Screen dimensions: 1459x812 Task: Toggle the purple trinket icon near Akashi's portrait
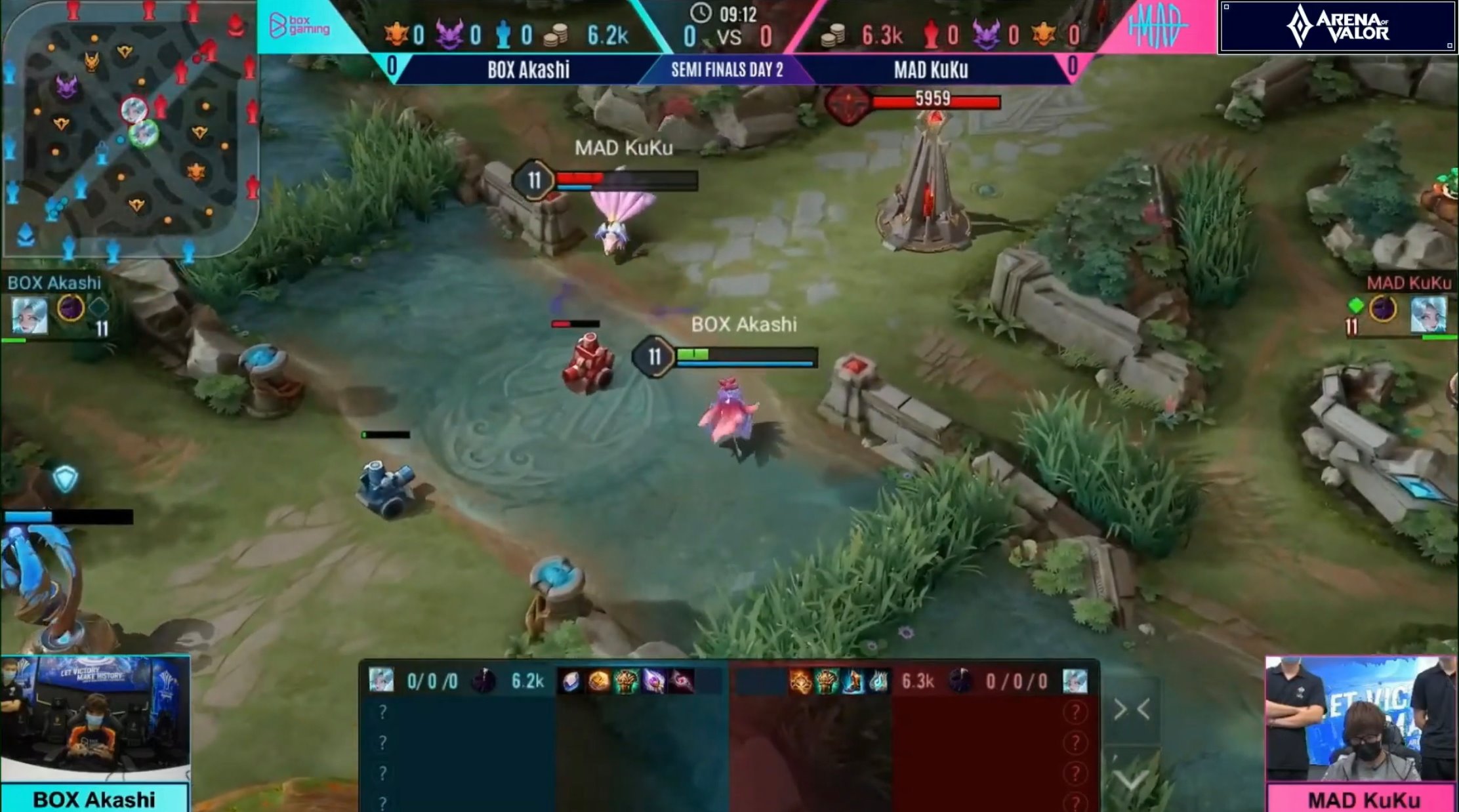point(72,308)
